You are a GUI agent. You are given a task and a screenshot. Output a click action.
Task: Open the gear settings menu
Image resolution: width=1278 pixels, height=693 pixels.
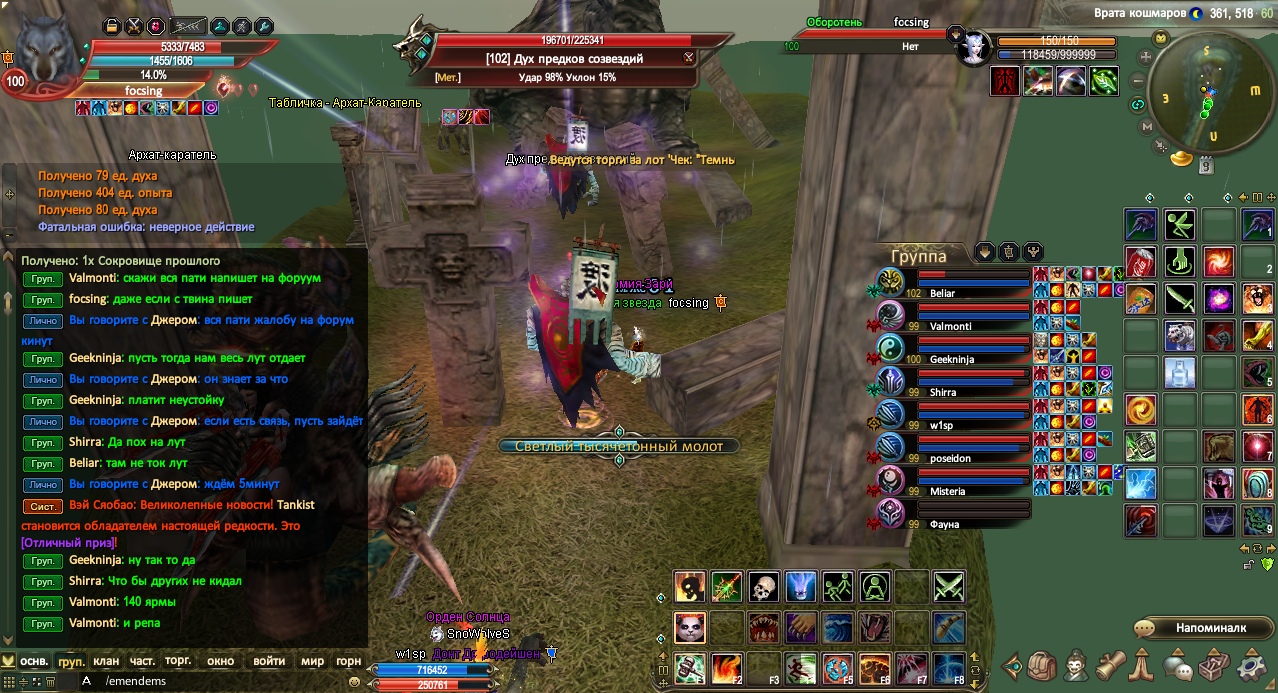(1252, 666)
